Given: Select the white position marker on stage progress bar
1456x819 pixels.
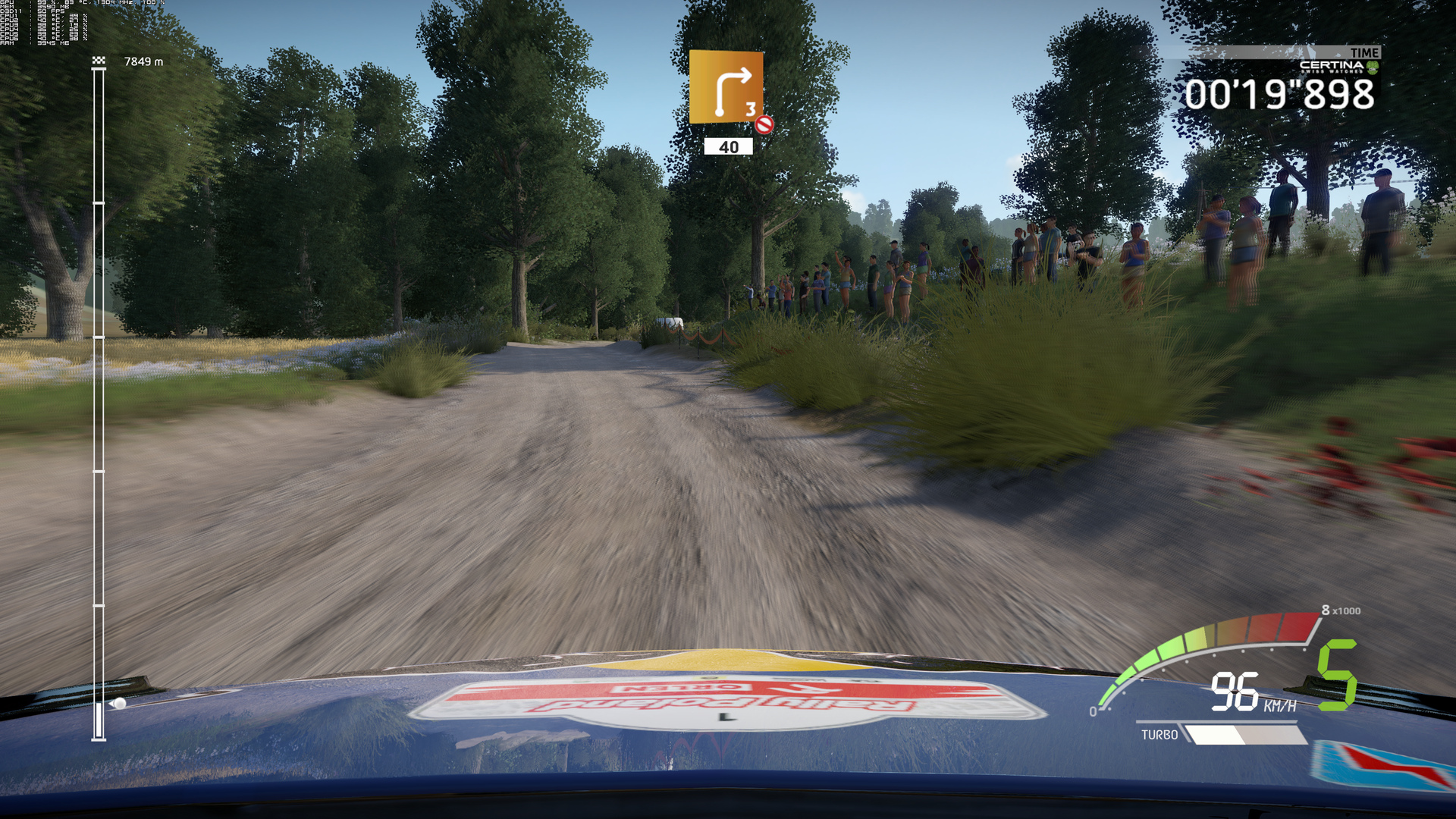Looking at the screenshot, I should coord(119,704).
